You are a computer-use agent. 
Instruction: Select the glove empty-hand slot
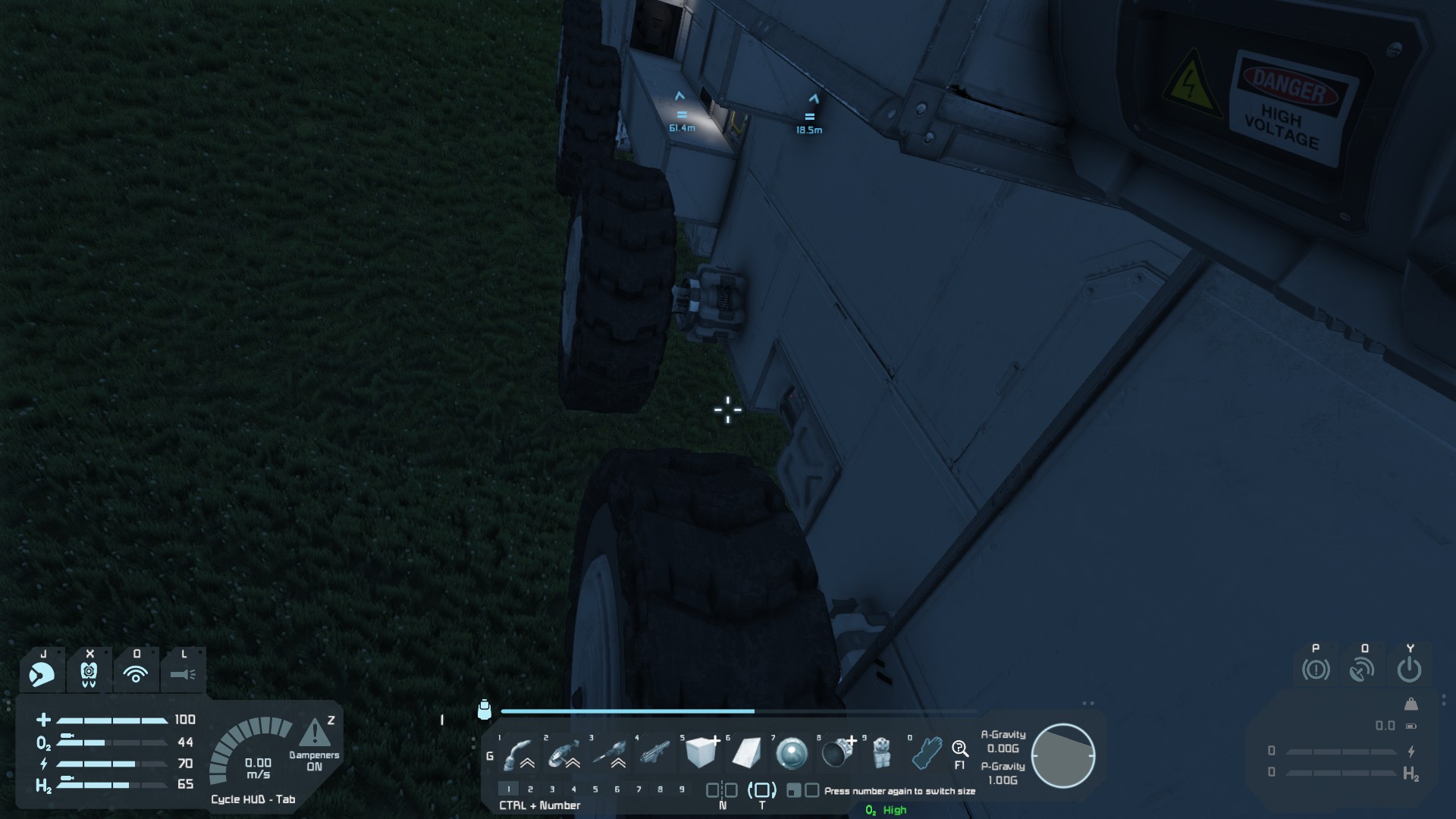pos(927,754)
